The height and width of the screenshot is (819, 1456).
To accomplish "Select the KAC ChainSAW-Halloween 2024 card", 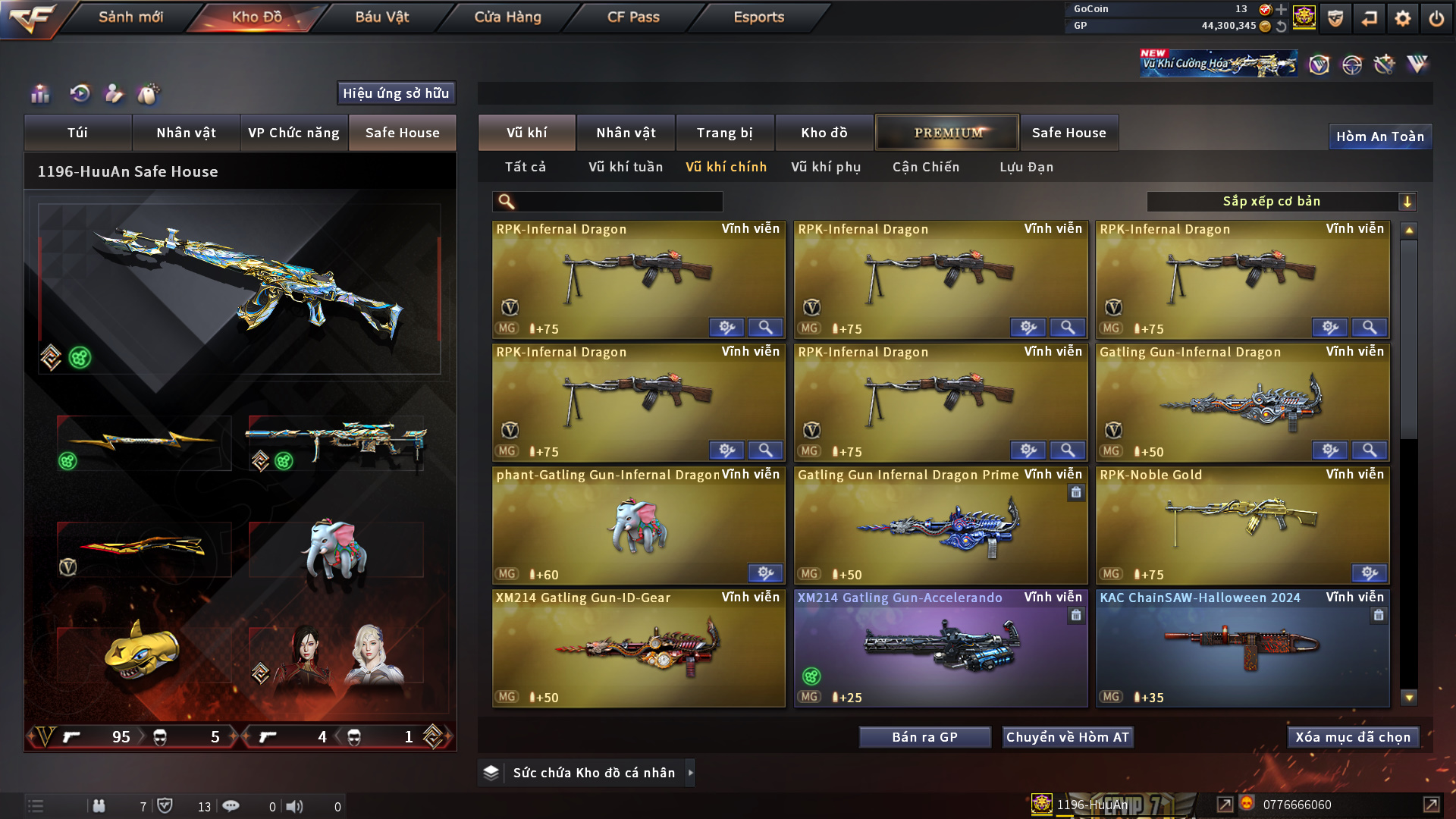I will 1242,648.
